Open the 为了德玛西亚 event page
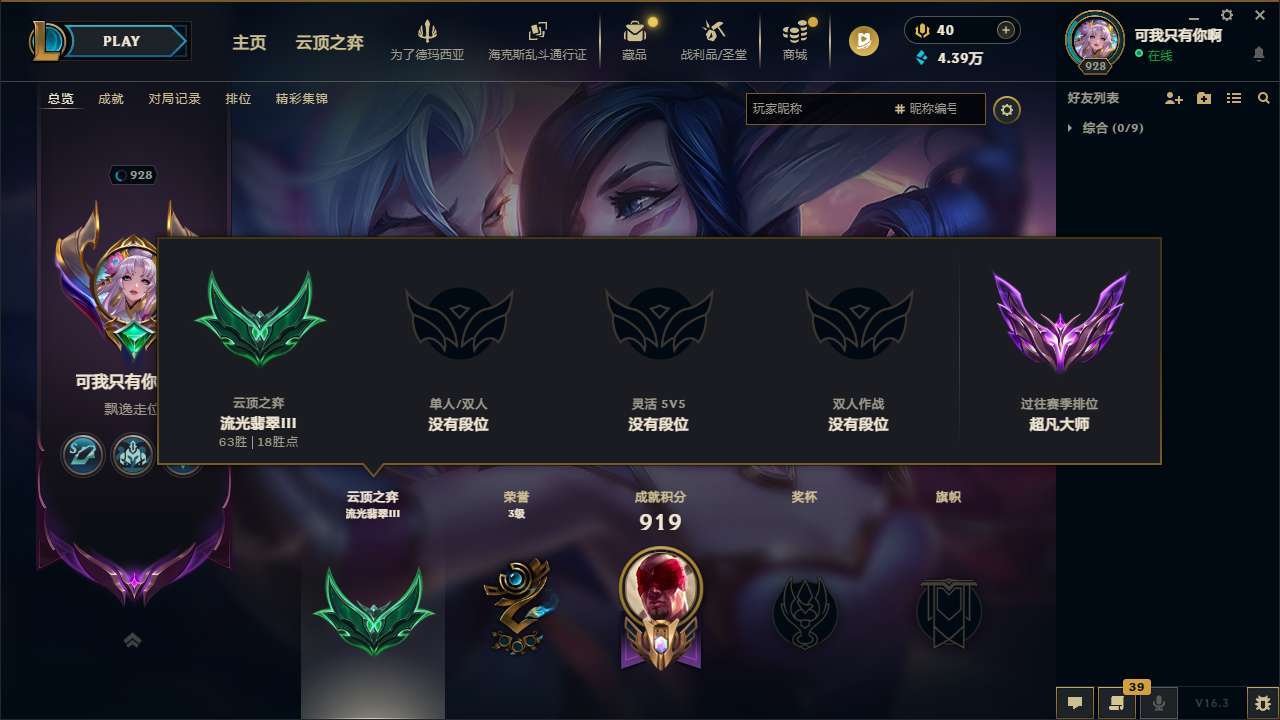Viewport: 1280px width, 720px height. pyautogui.click(x=428, y=40)
